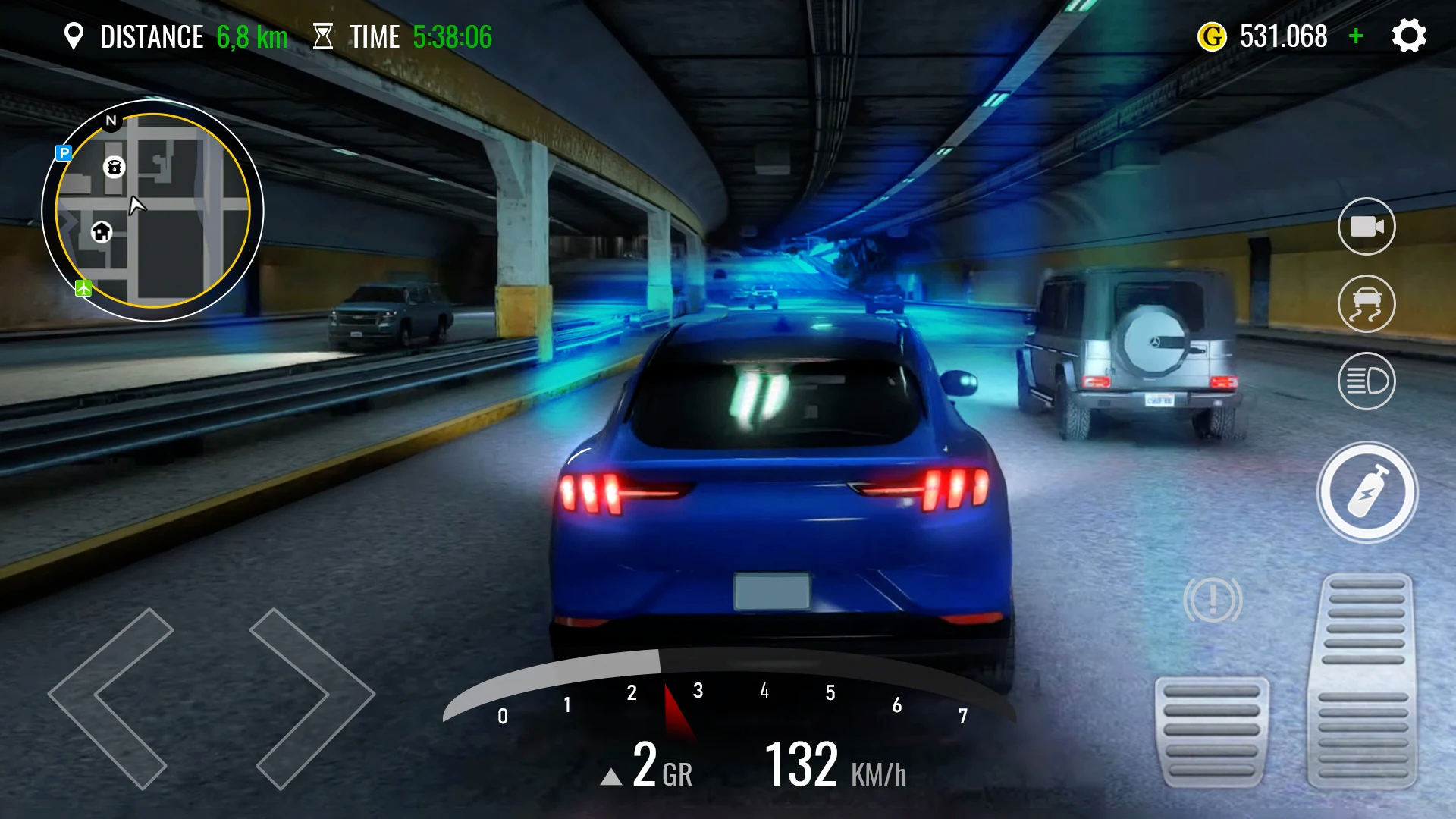Shift up using the gear arrow indicator

click(611, 777)
